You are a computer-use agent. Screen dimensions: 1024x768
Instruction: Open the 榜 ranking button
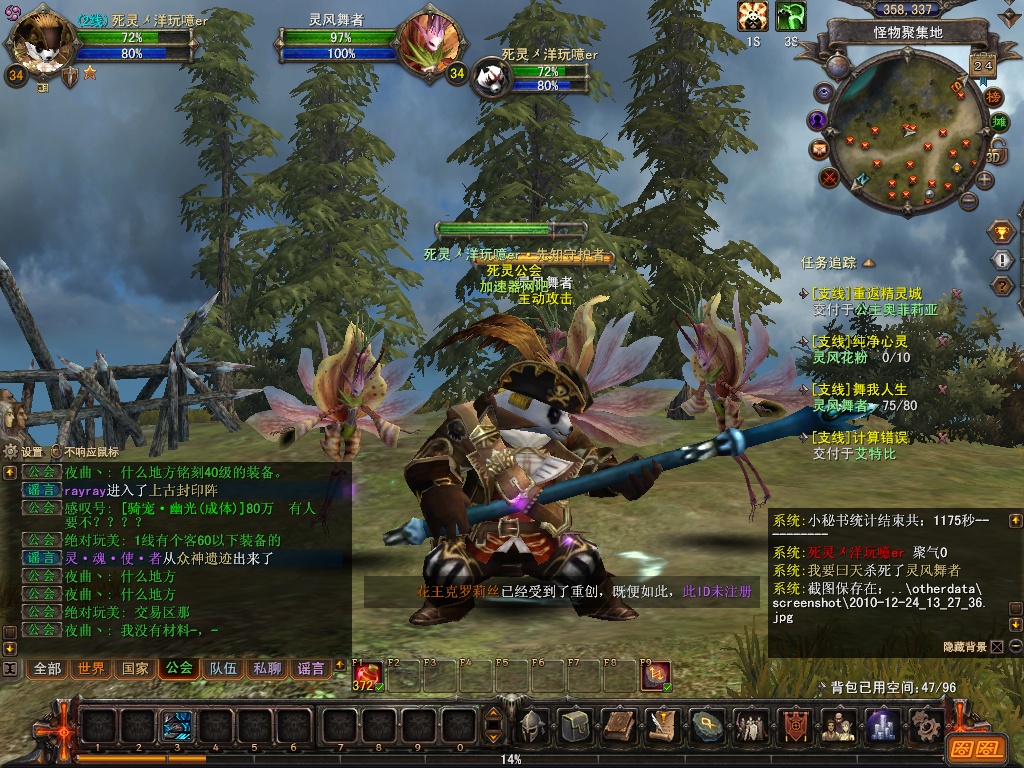[993, 97]
